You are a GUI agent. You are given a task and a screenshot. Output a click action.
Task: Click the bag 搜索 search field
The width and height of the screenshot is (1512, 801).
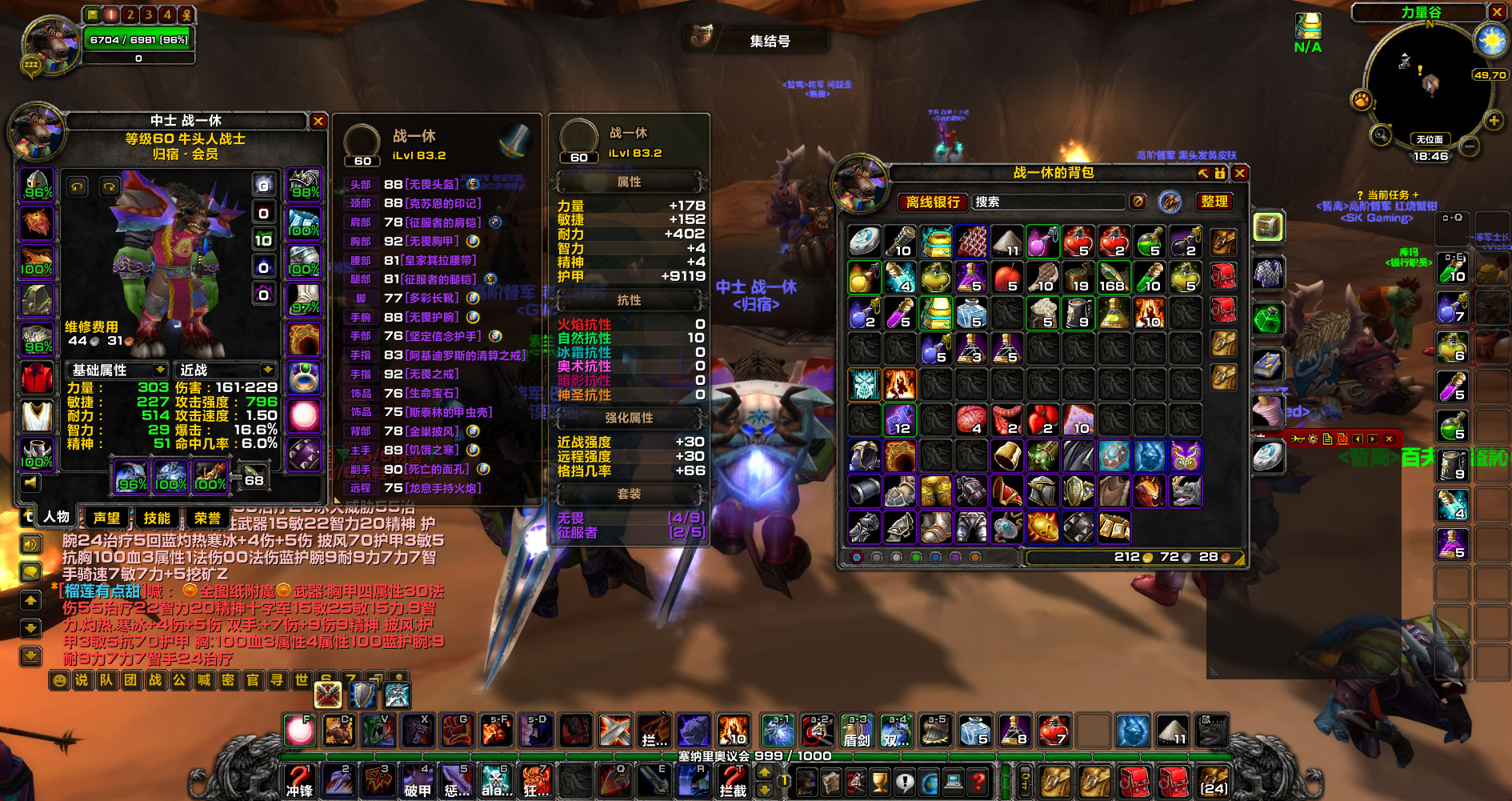[x=1048, y=202]
